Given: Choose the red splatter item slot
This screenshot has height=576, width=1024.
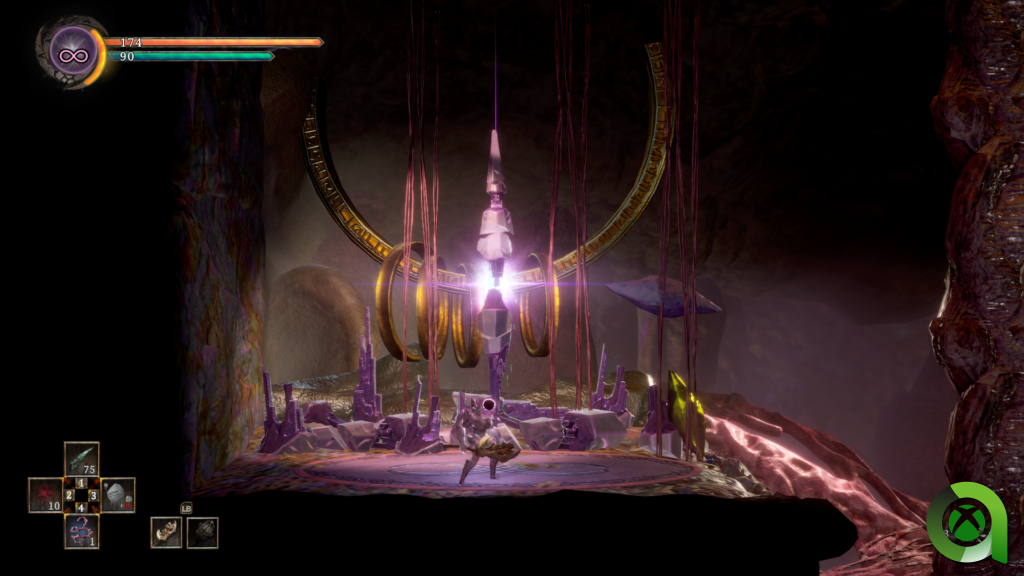Looking at the screenshot, I should click(45, 495).
